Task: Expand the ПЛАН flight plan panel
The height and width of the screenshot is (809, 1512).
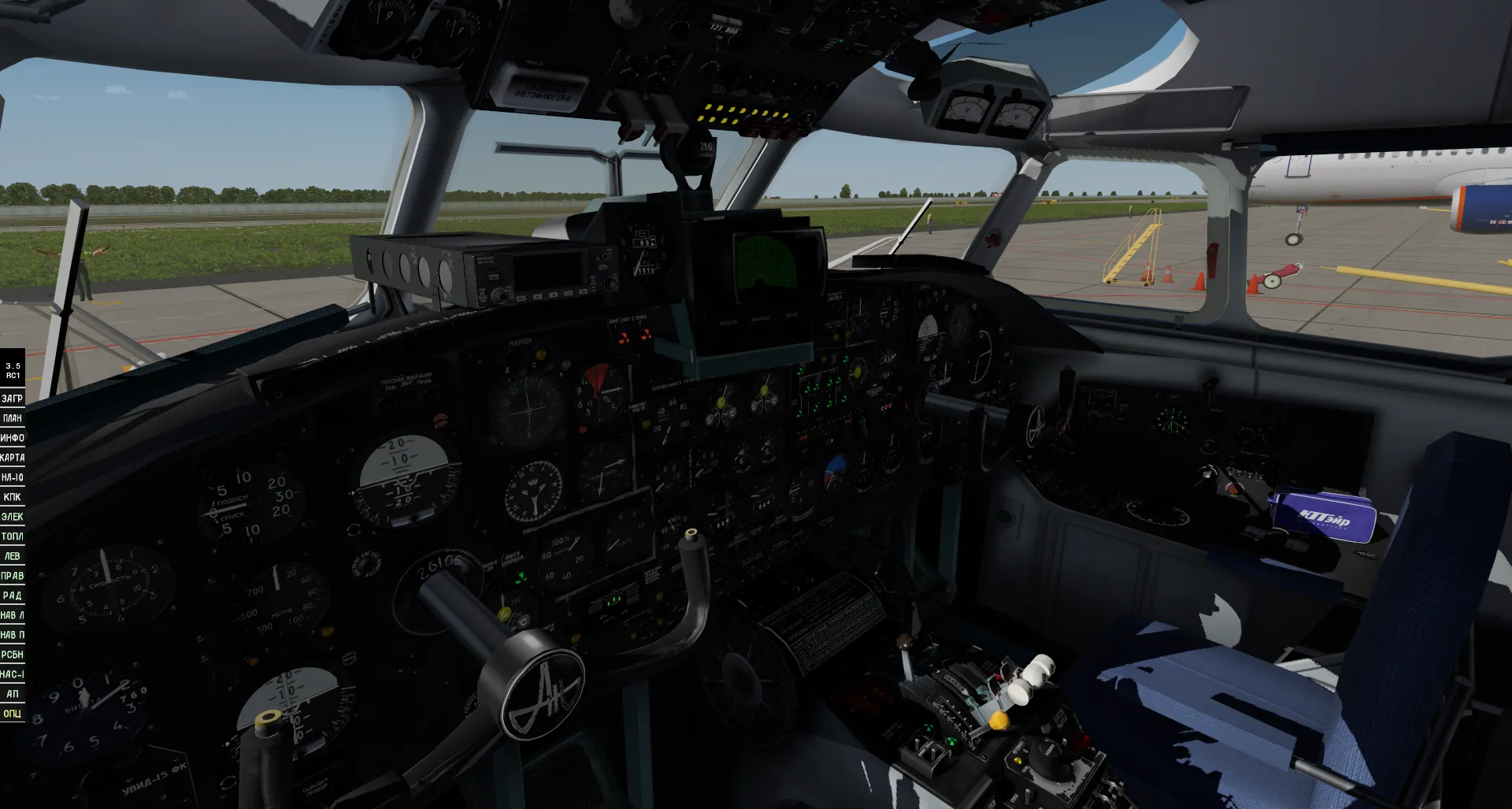Action: click(x=12, y=417)
